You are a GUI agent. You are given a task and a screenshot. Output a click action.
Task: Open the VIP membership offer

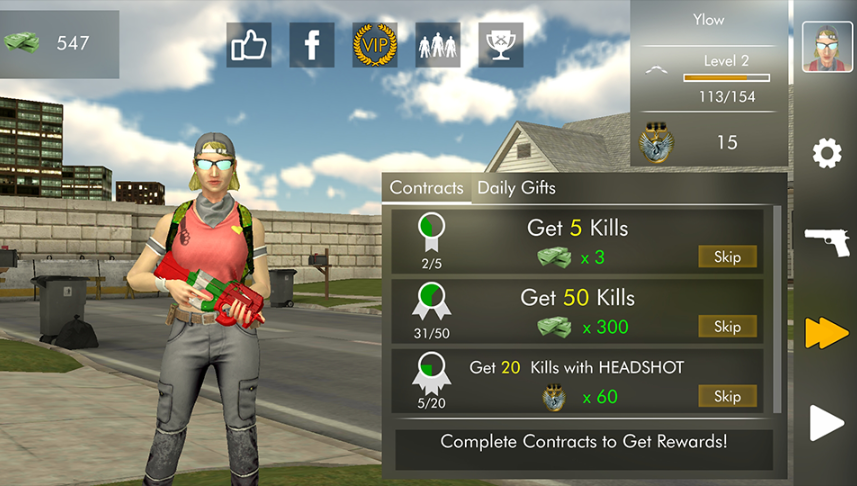point(374,45)
